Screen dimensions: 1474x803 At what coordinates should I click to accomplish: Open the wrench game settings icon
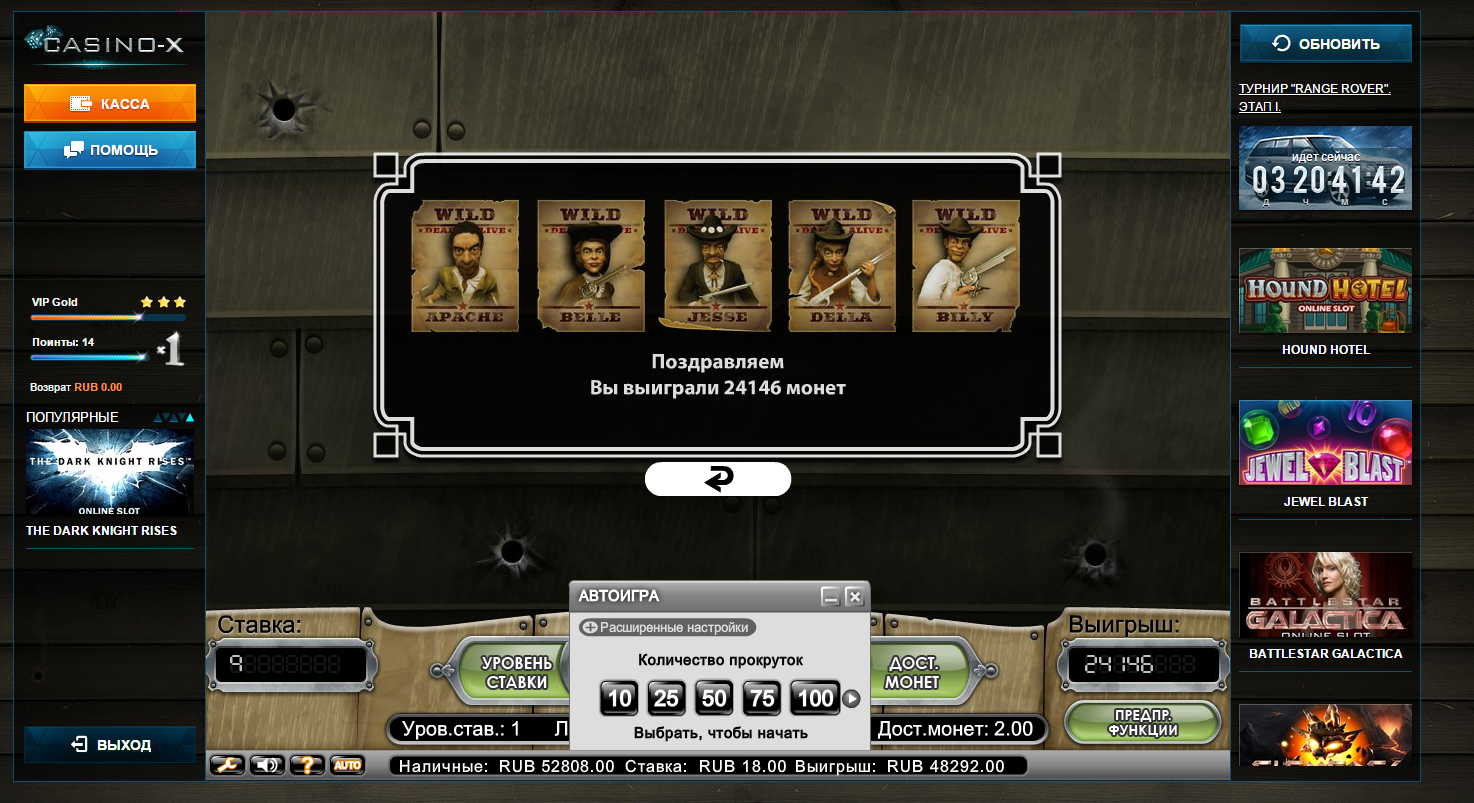[x=227, y=765]
